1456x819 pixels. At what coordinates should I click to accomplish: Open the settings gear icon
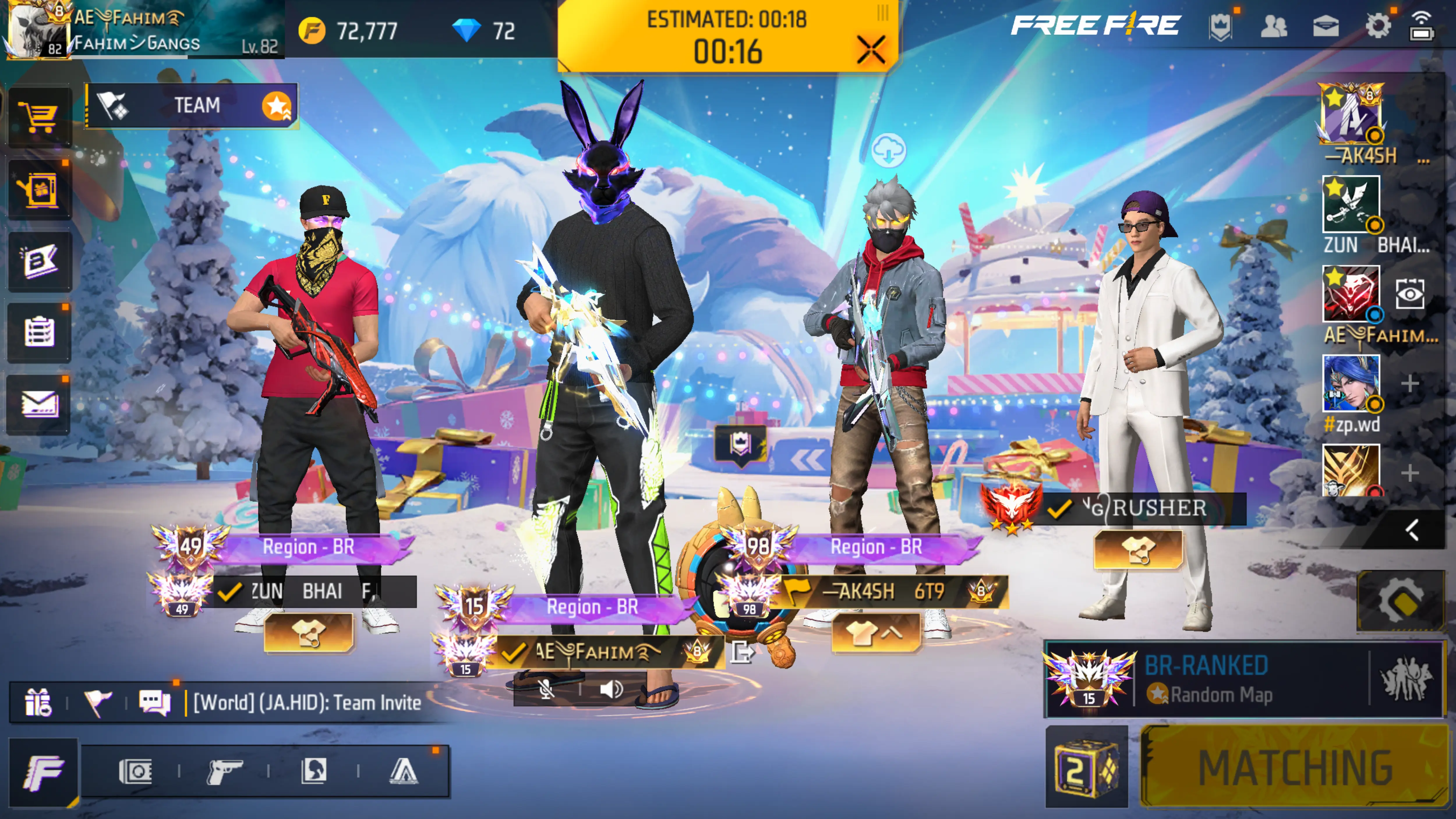(1377, 26)
